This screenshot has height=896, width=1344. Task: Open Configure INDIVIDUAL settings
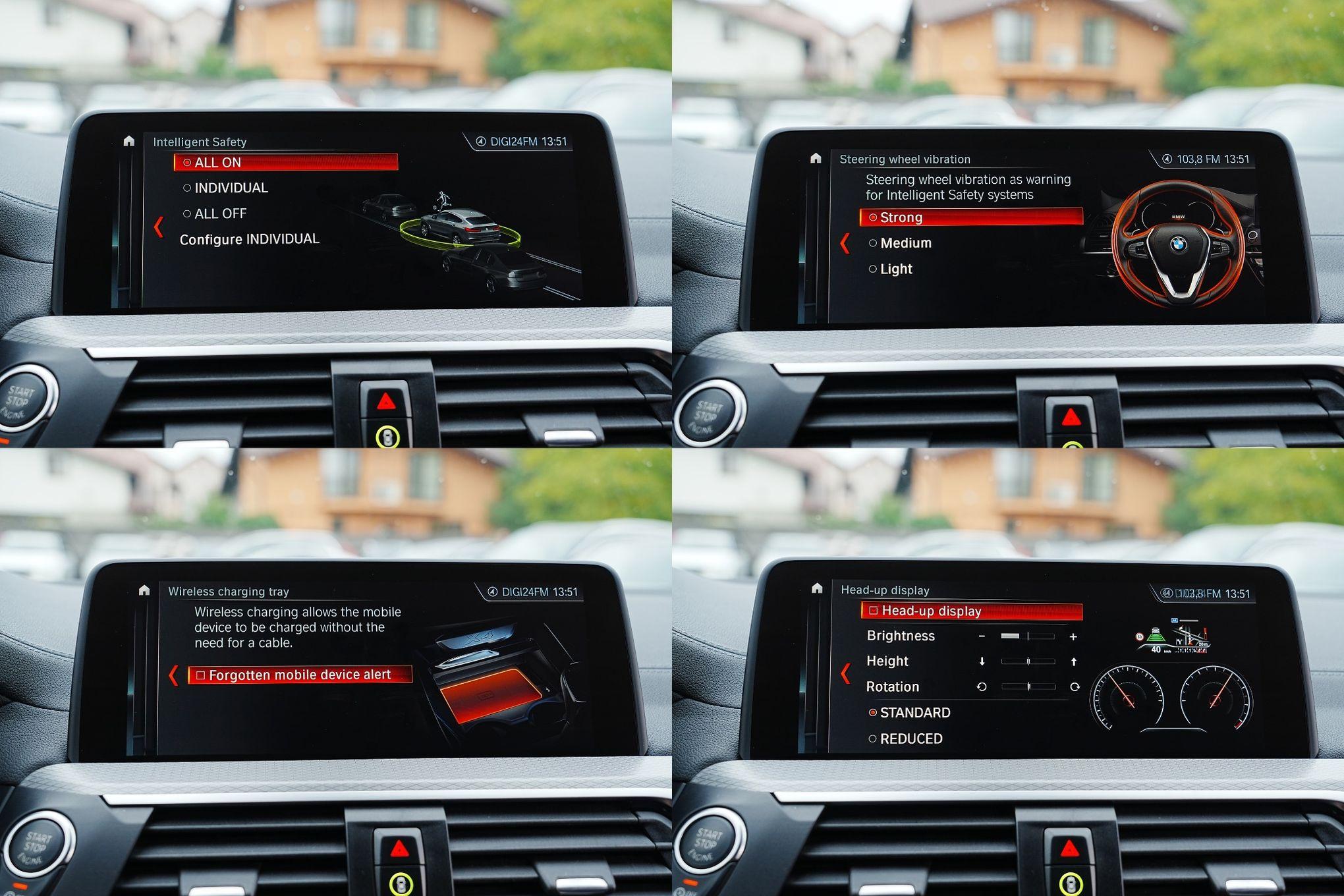tap(249, 239)
